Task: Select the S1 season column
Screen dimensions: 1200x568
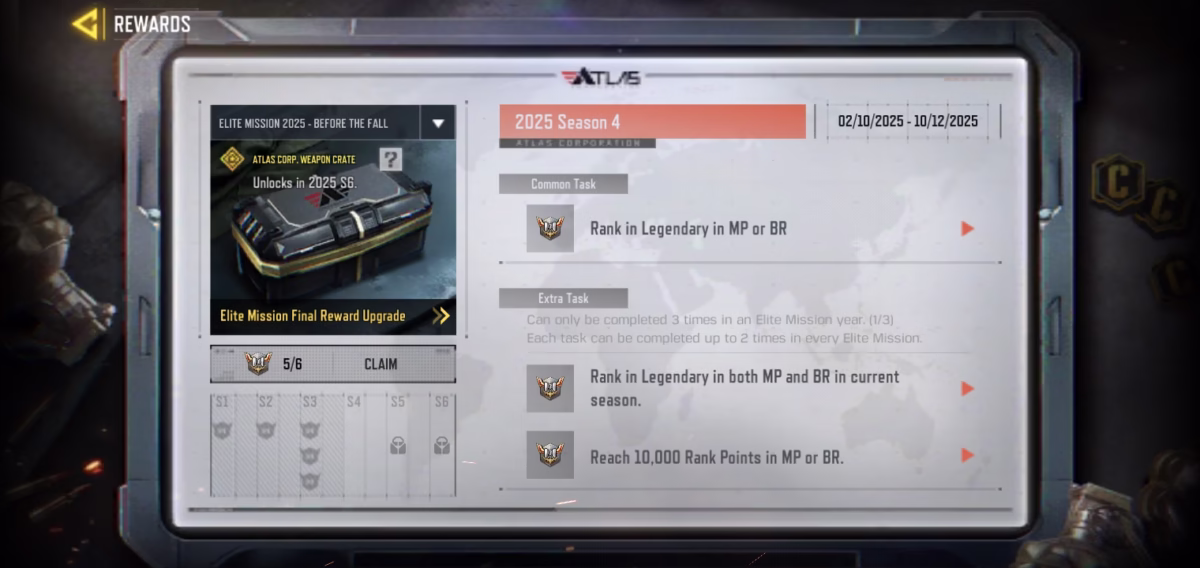Action: (x=222, y=445)
